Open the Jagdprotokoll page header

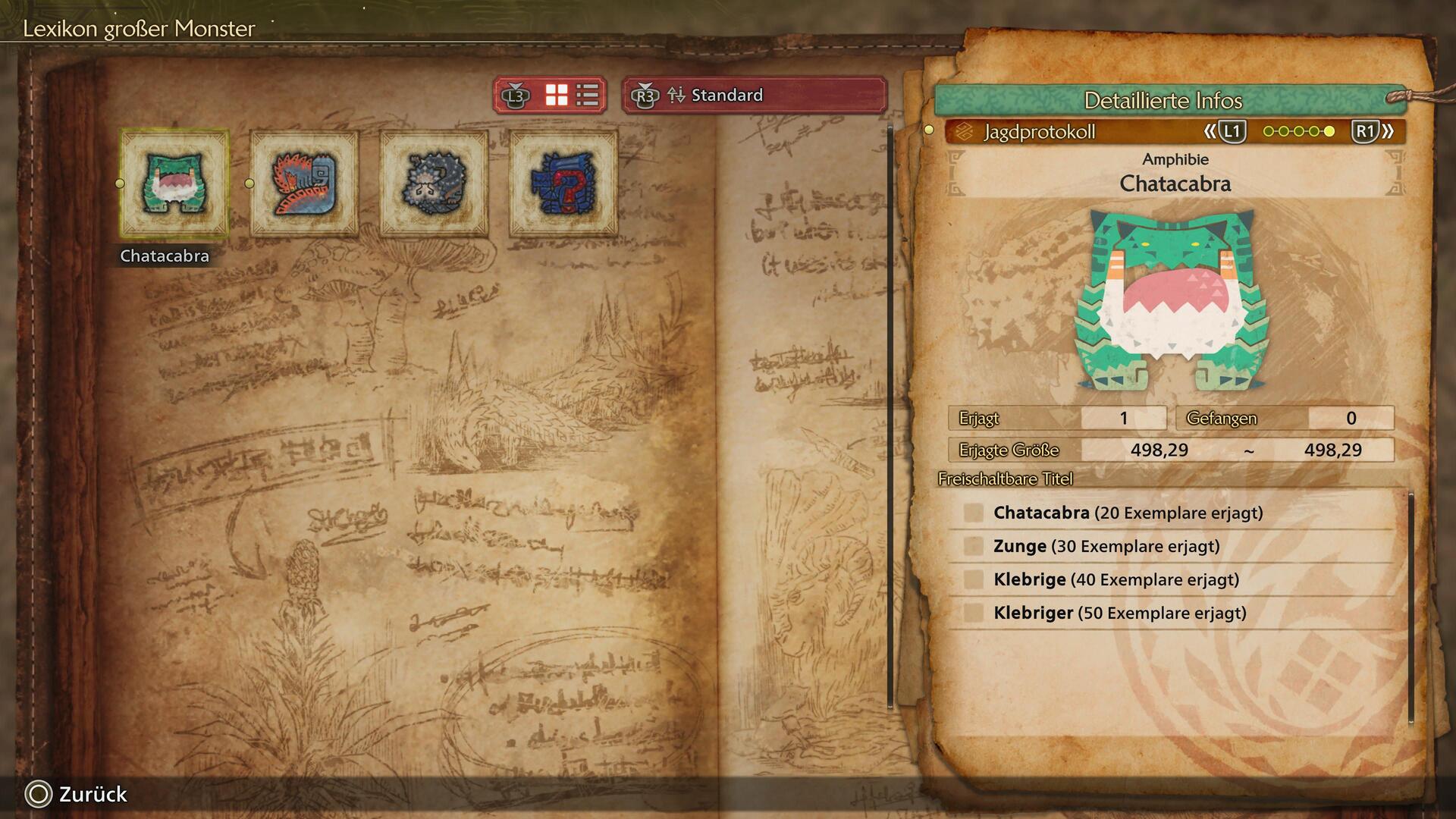[x=1039, y=132]
